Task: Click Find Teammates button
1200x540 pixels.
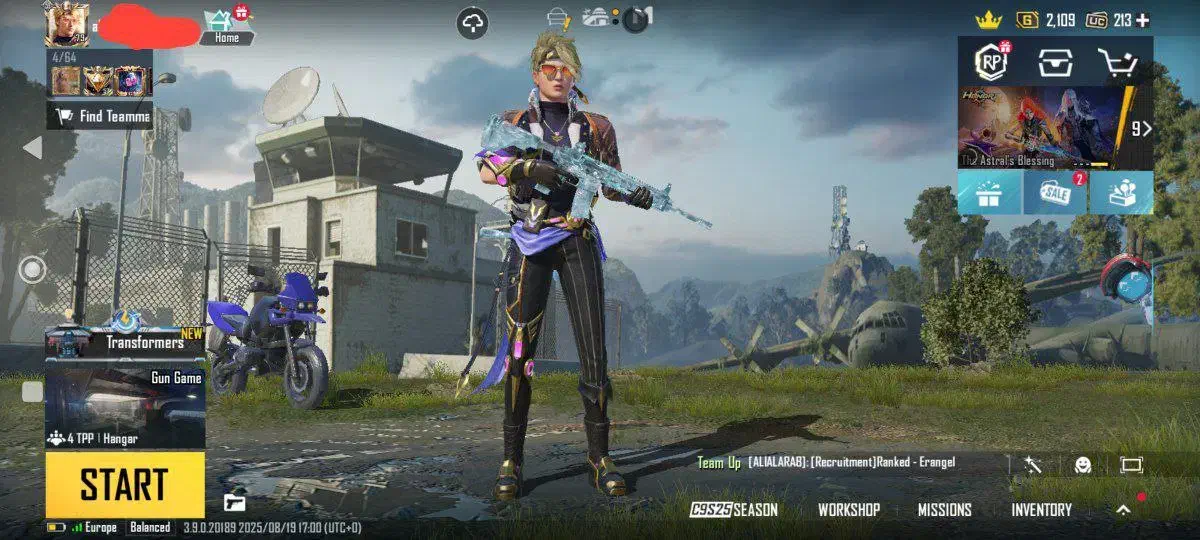Action: 101,116
